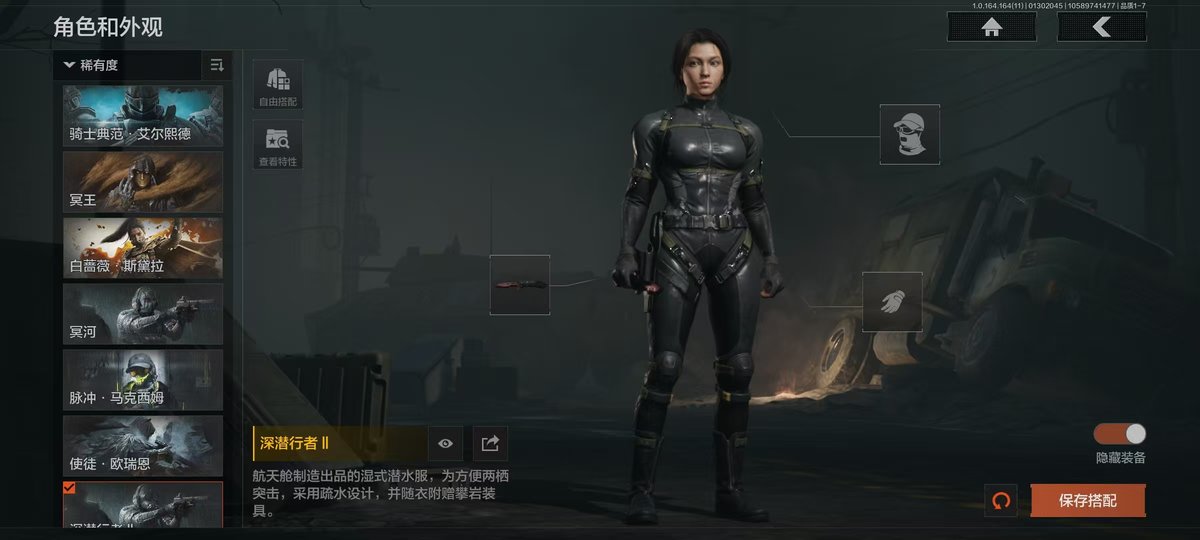Go back with the arrow button
The image size is (1200, 540).
coord(1101,28)
